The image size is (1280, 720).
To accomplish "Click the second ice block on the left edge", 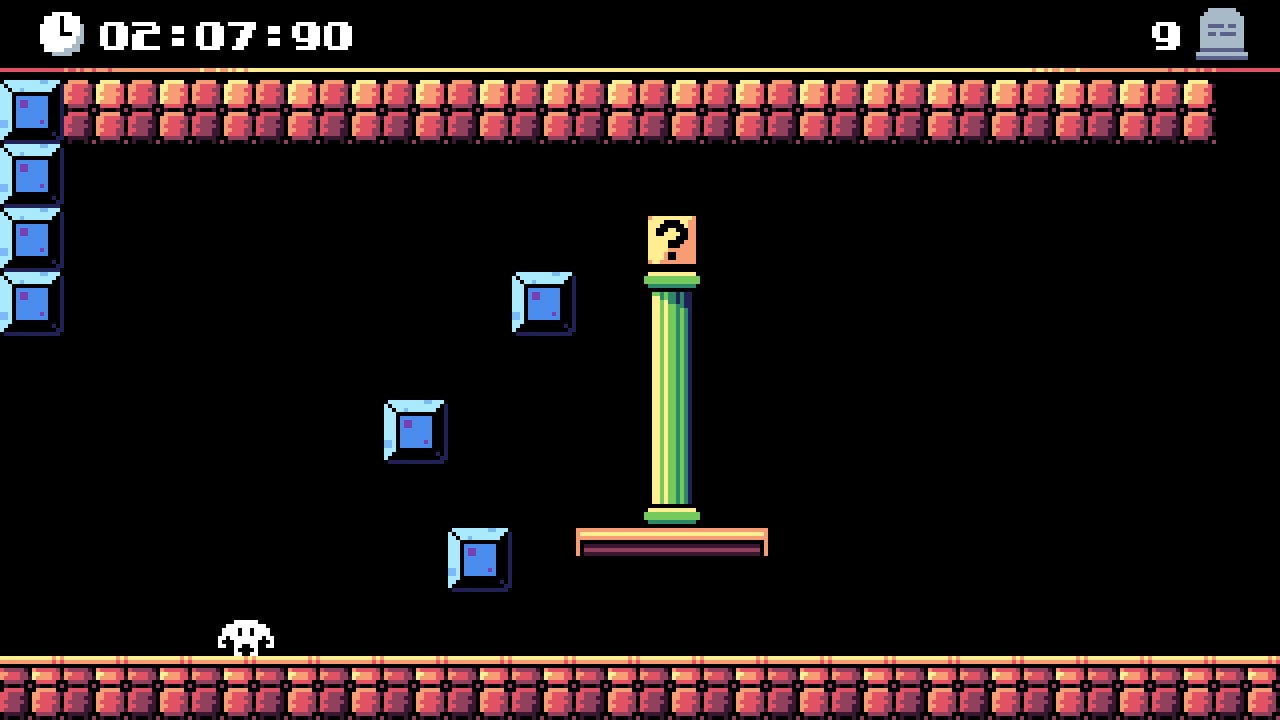I will click(x=30, y=173).
